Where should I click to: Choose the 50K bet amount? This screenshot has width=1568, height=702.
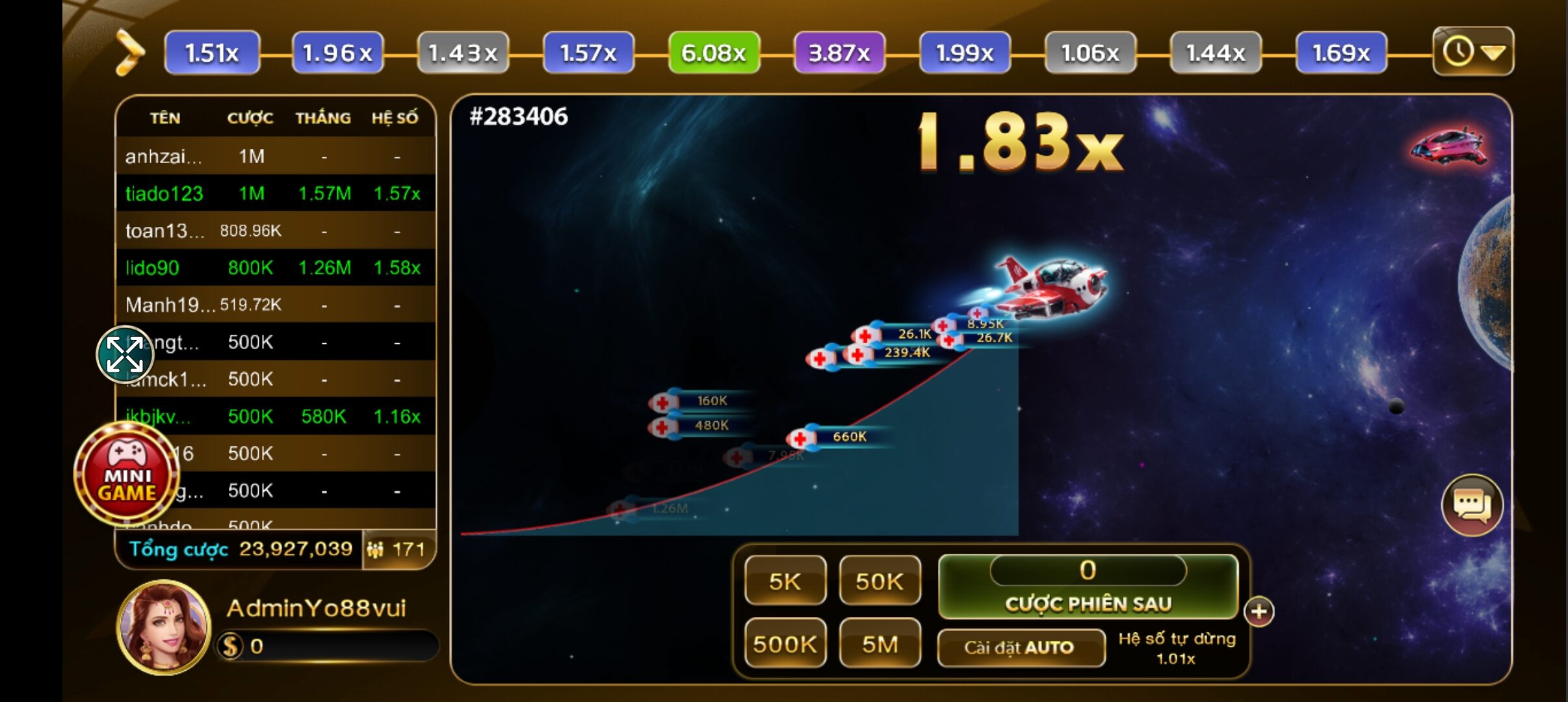point(880,580)
